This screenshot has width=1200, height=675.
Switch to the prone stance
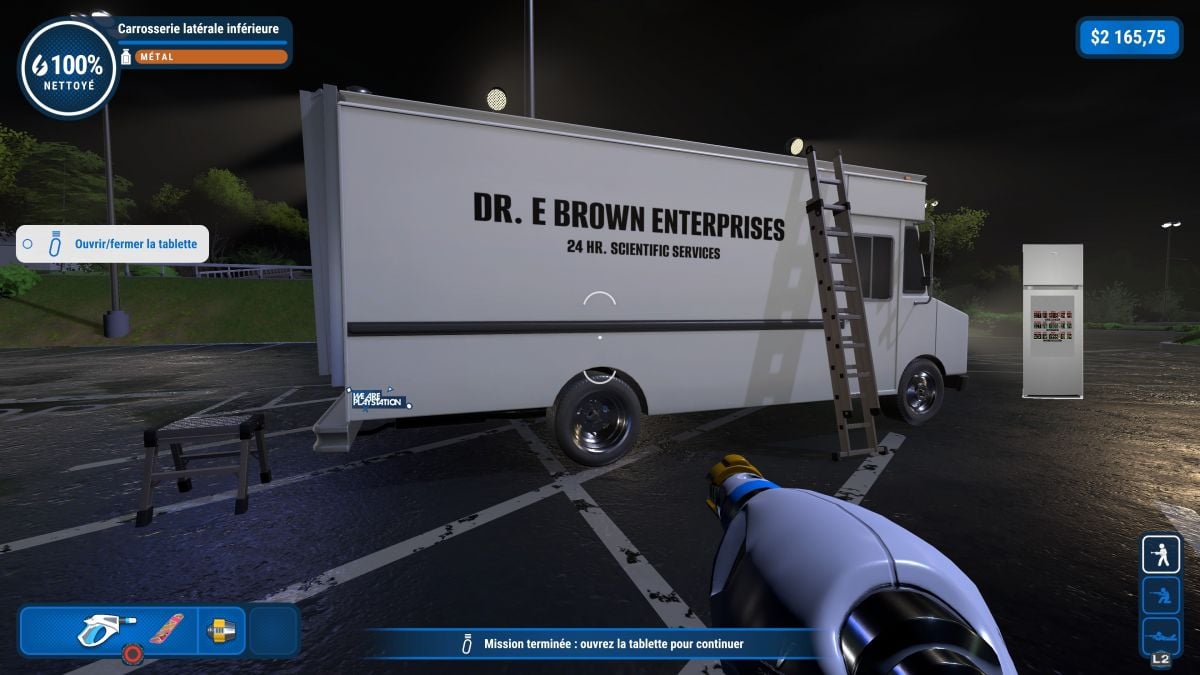[x=1161, y=635]
